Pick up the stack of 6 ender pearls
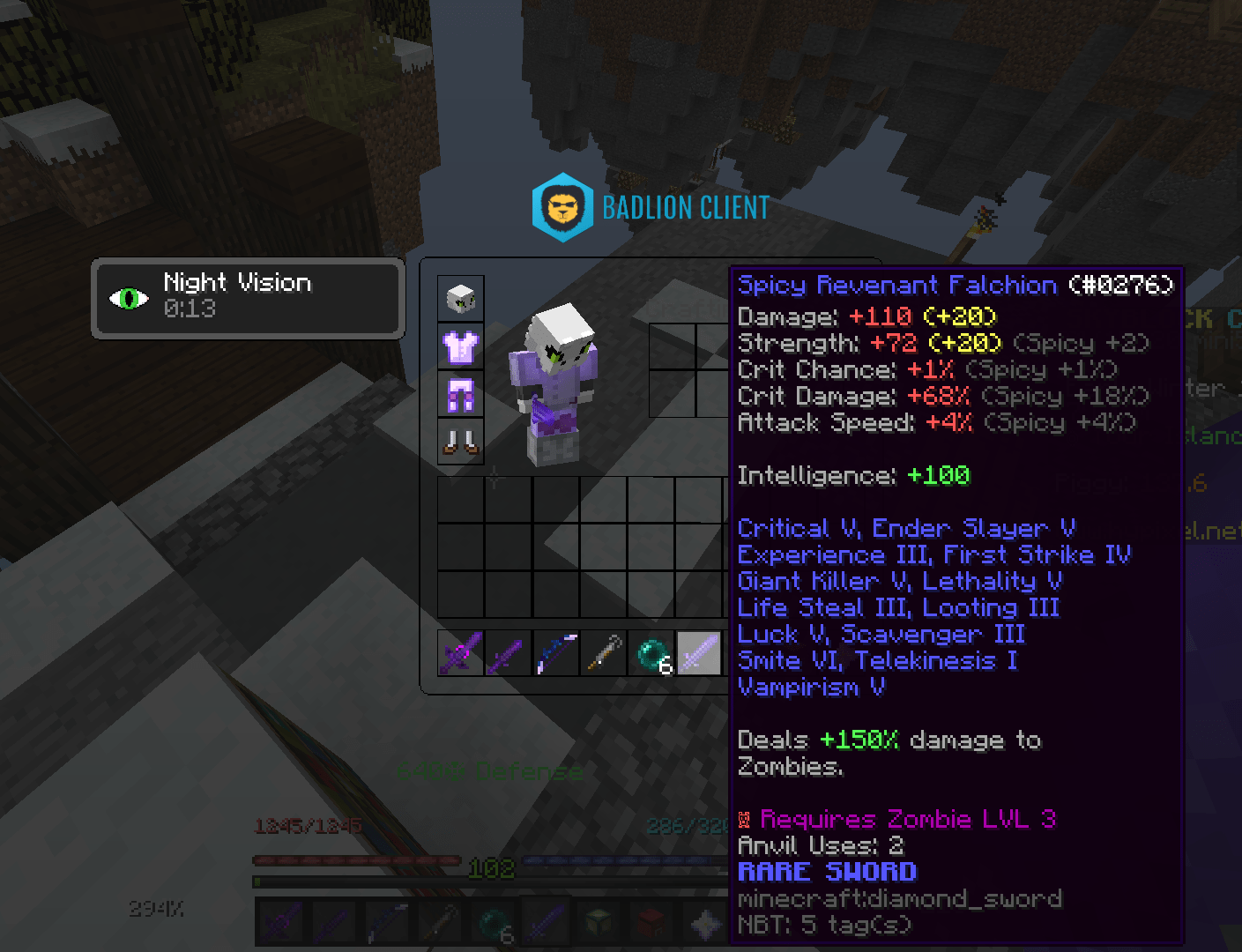This screenshot has width=1242, height=952. tap(652, 652)
